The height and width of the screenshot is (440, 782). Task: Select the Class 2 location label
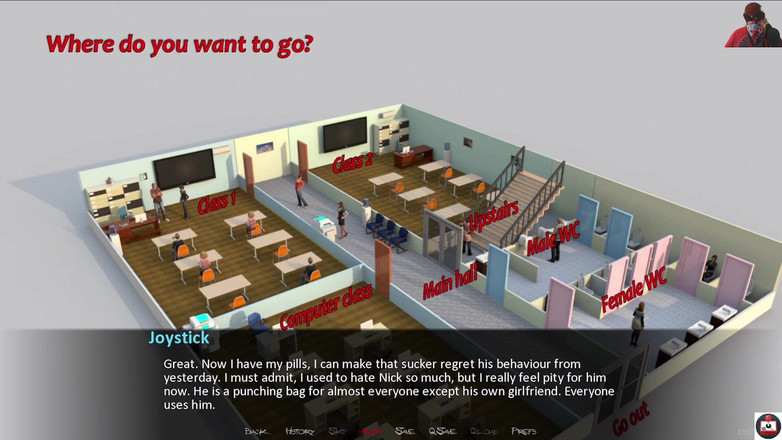click(x=352, y=162)
